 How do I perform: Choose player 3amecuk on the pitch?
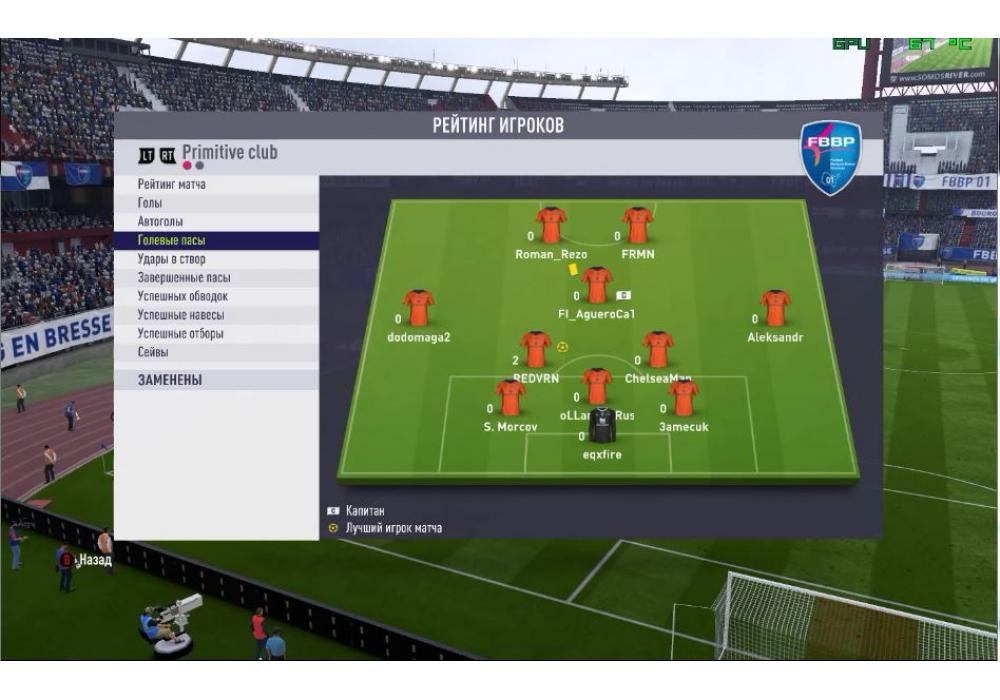pos(684,398)
